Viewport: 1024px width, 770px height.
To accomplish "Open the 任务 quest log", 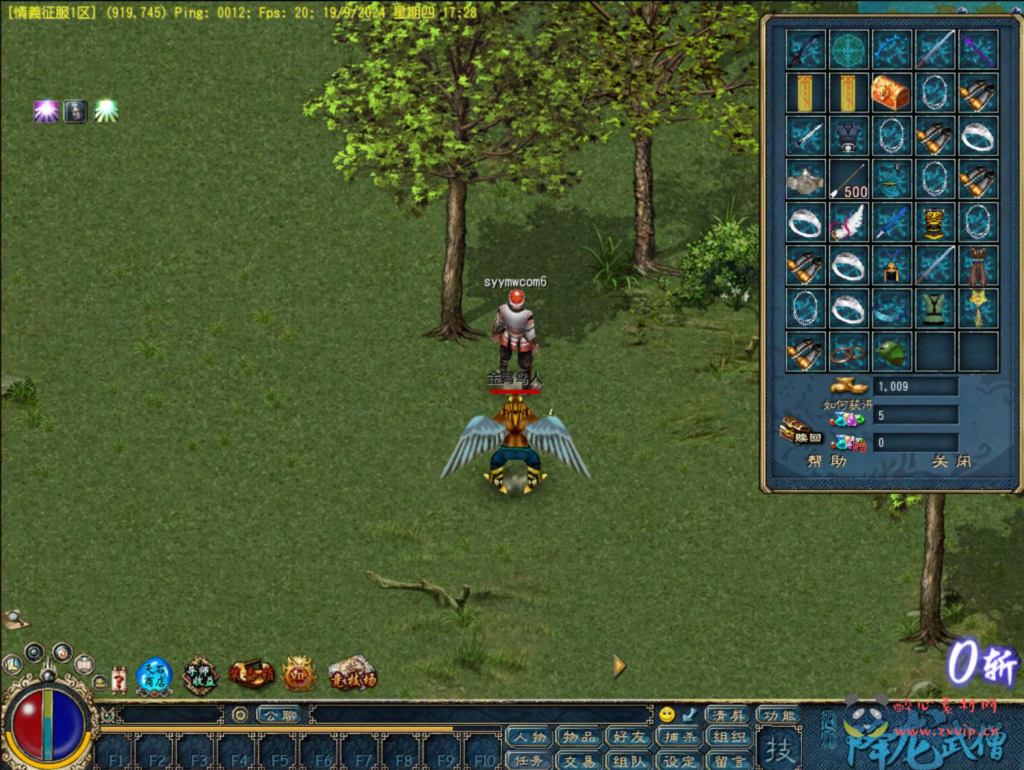I will point(528,761).
